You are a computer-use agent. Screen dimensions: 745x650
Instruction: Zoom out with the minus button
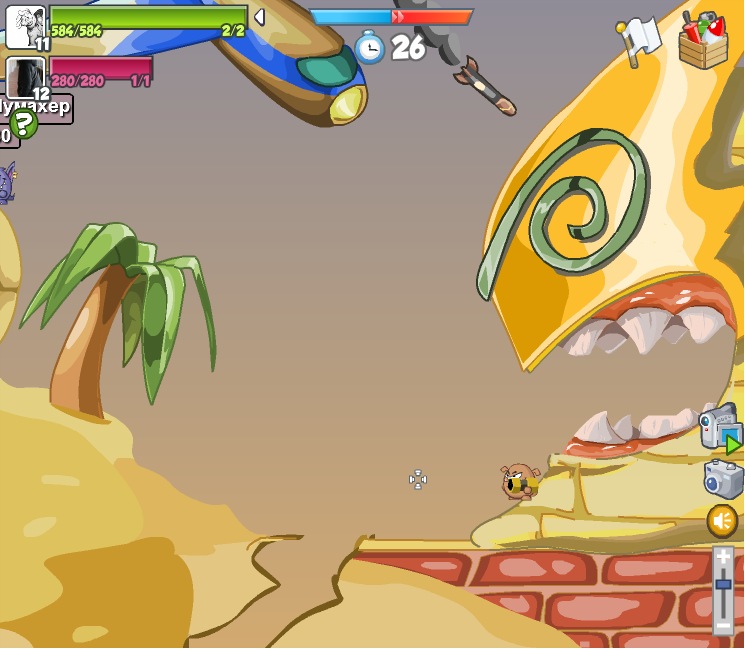pyautogui.click(x=723, y=623)
